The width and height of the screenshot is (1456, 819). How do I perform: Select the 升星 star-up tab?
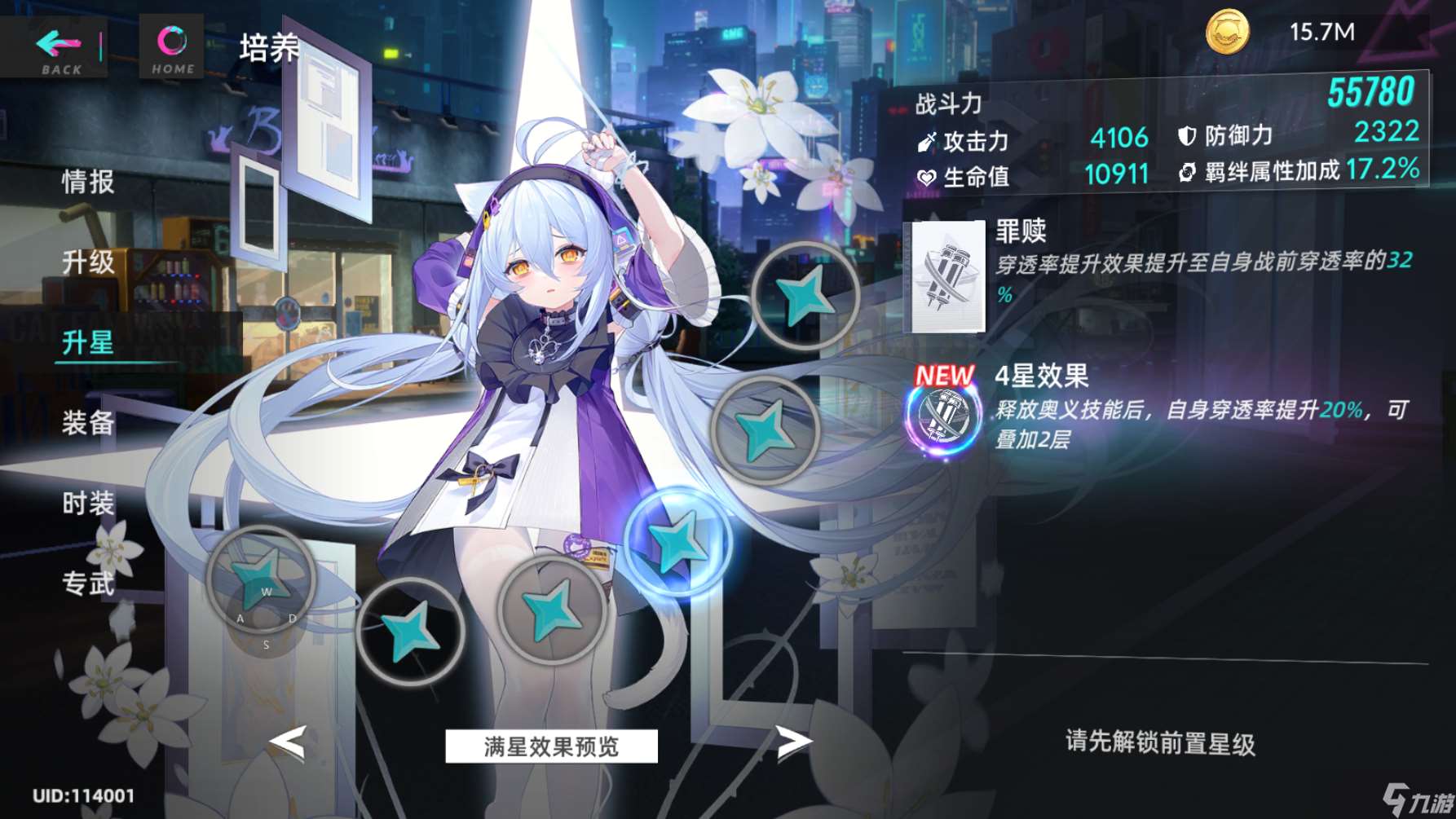point(88,342)
